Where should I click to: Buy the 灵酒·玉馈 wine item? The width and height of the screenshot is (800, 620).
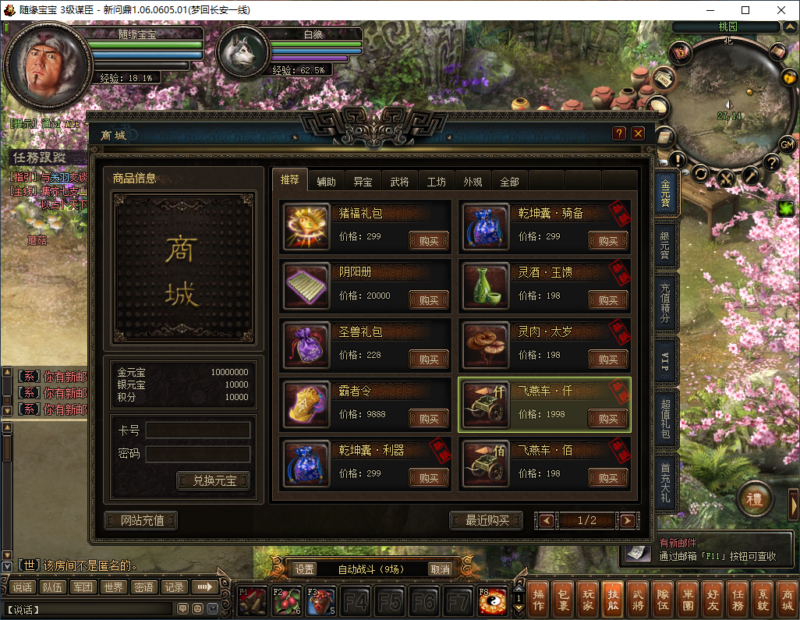[x=607, y=299]
